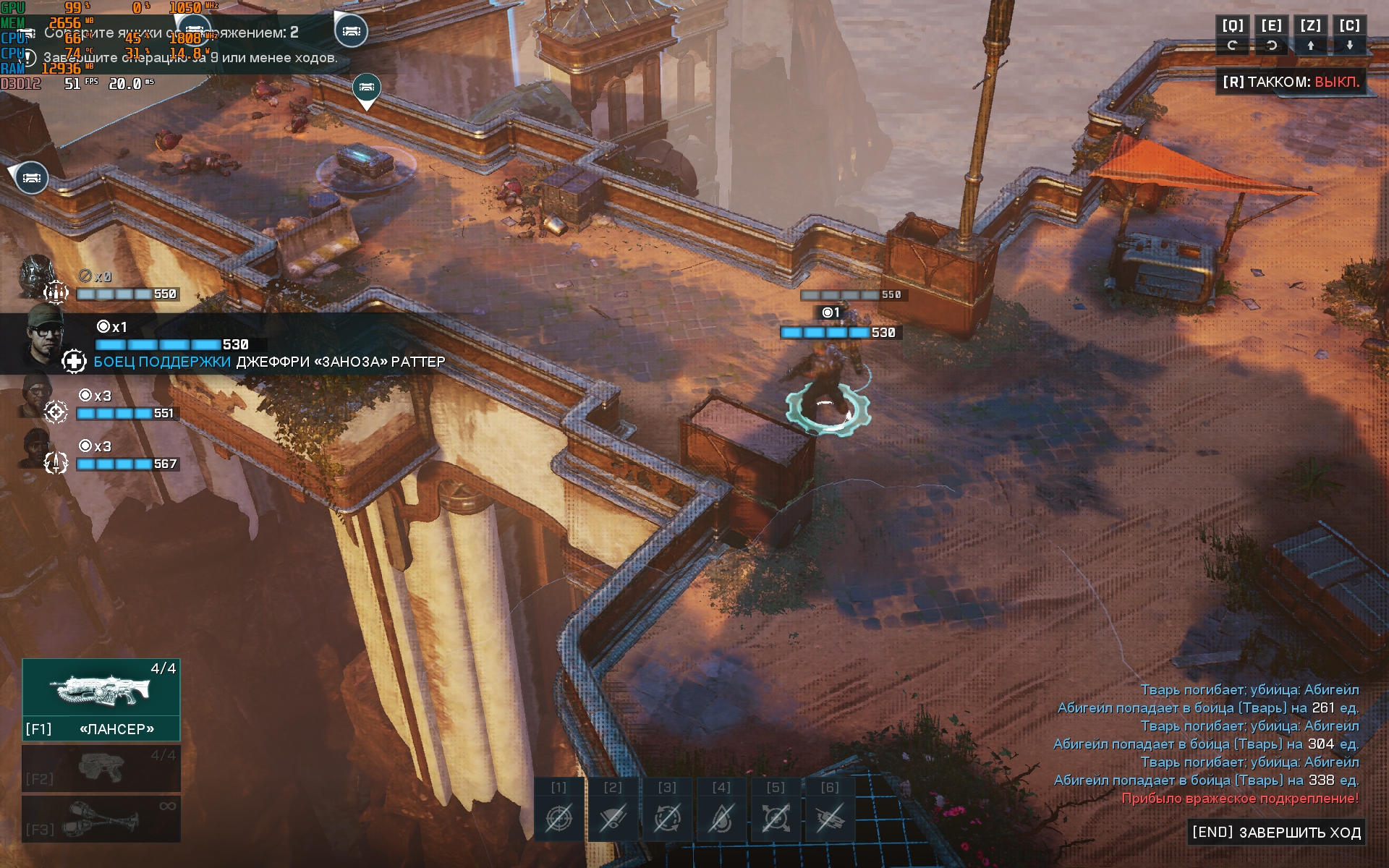1389x868 pixels.
Task: Toggle the ТАККОМ overlay switch
Action: [x=1291, y=82]
